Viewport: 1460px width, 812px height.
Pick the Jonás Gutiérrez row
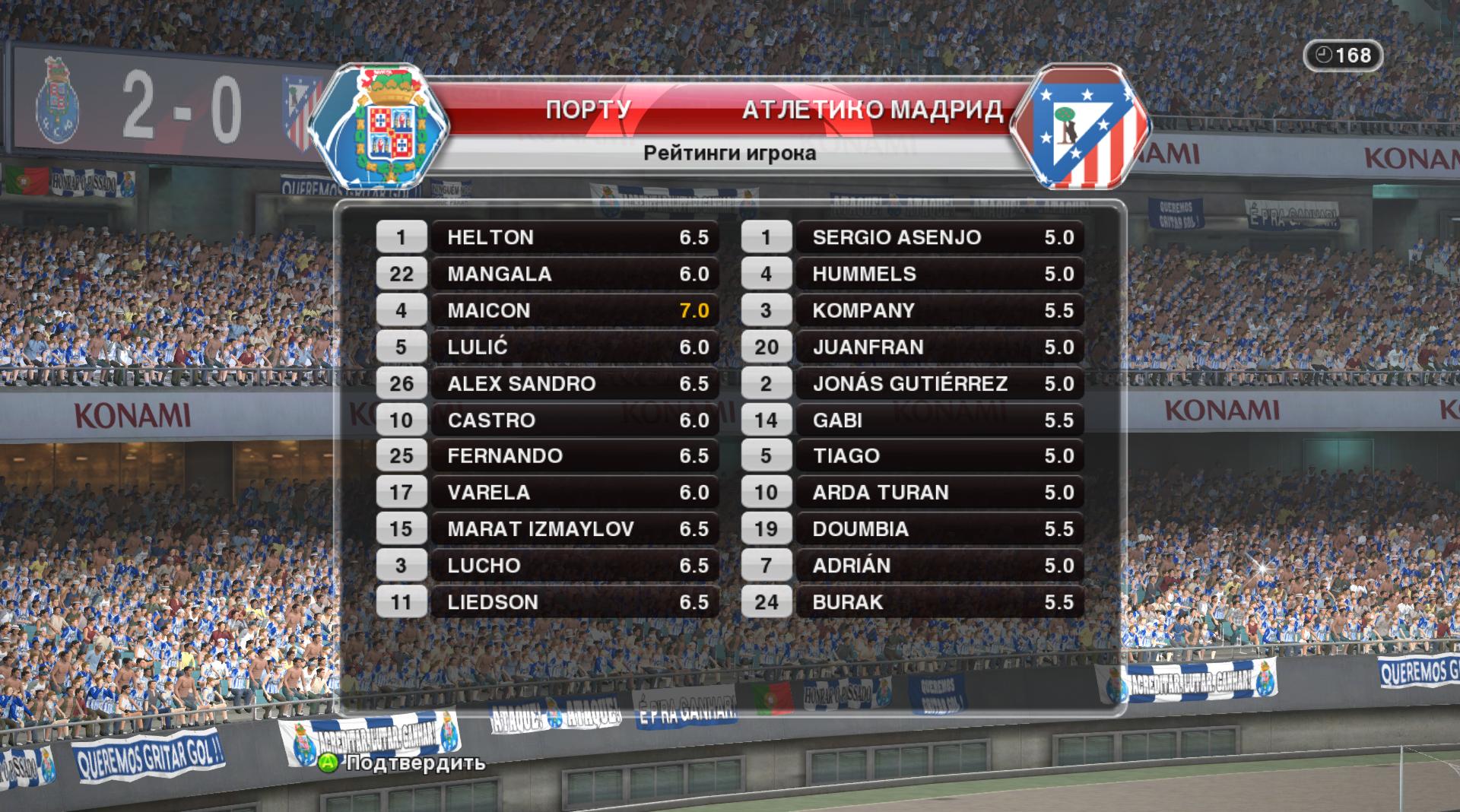point(939,383)
